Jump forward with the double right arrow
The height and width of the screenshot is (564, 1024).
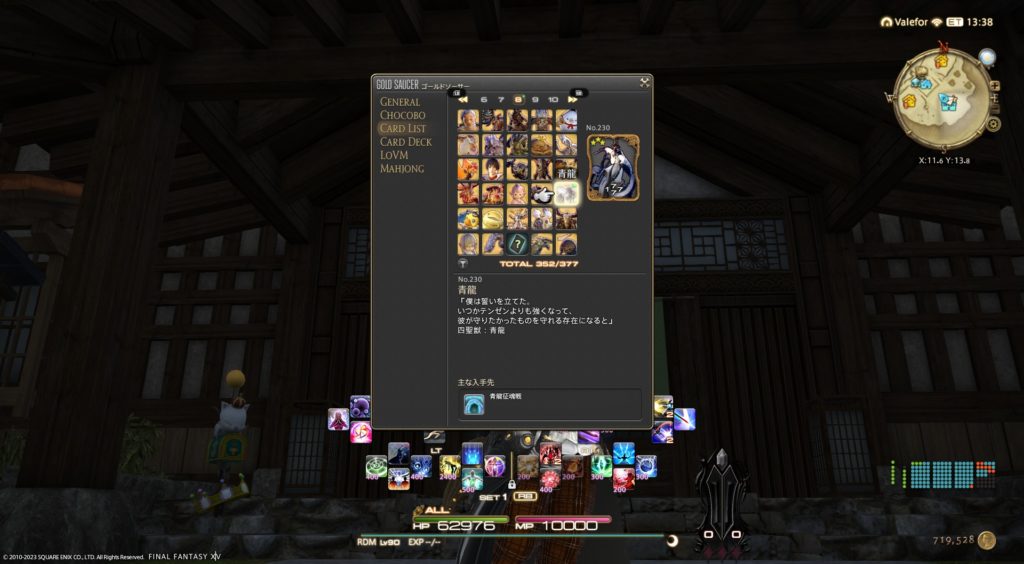pyautogui.click(x=574, y=100)
